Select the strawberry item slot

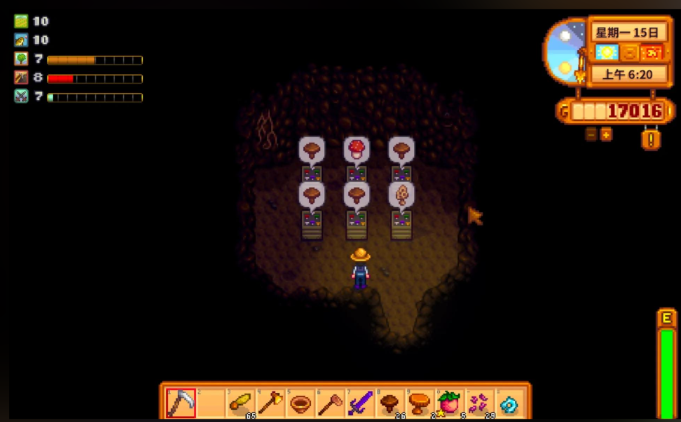tap(450, 402)
